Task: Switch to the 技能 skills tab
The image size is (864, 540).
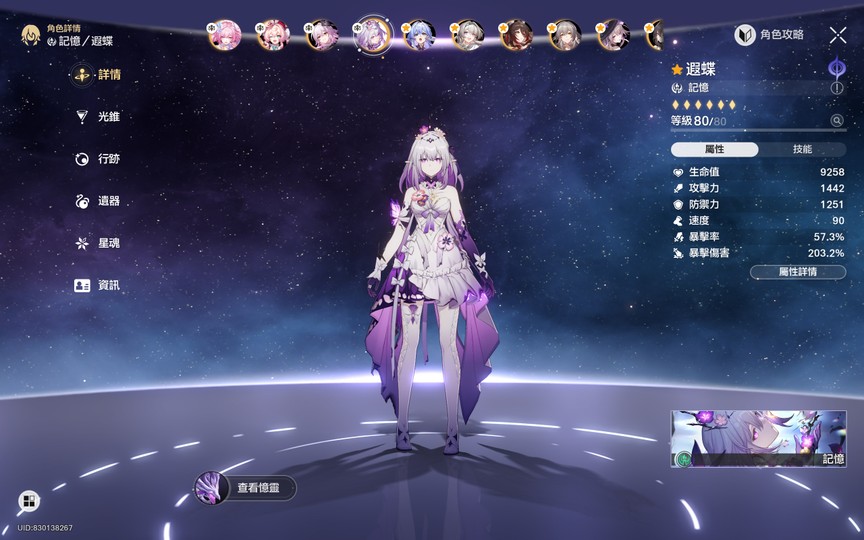Action: click(802, 149)
